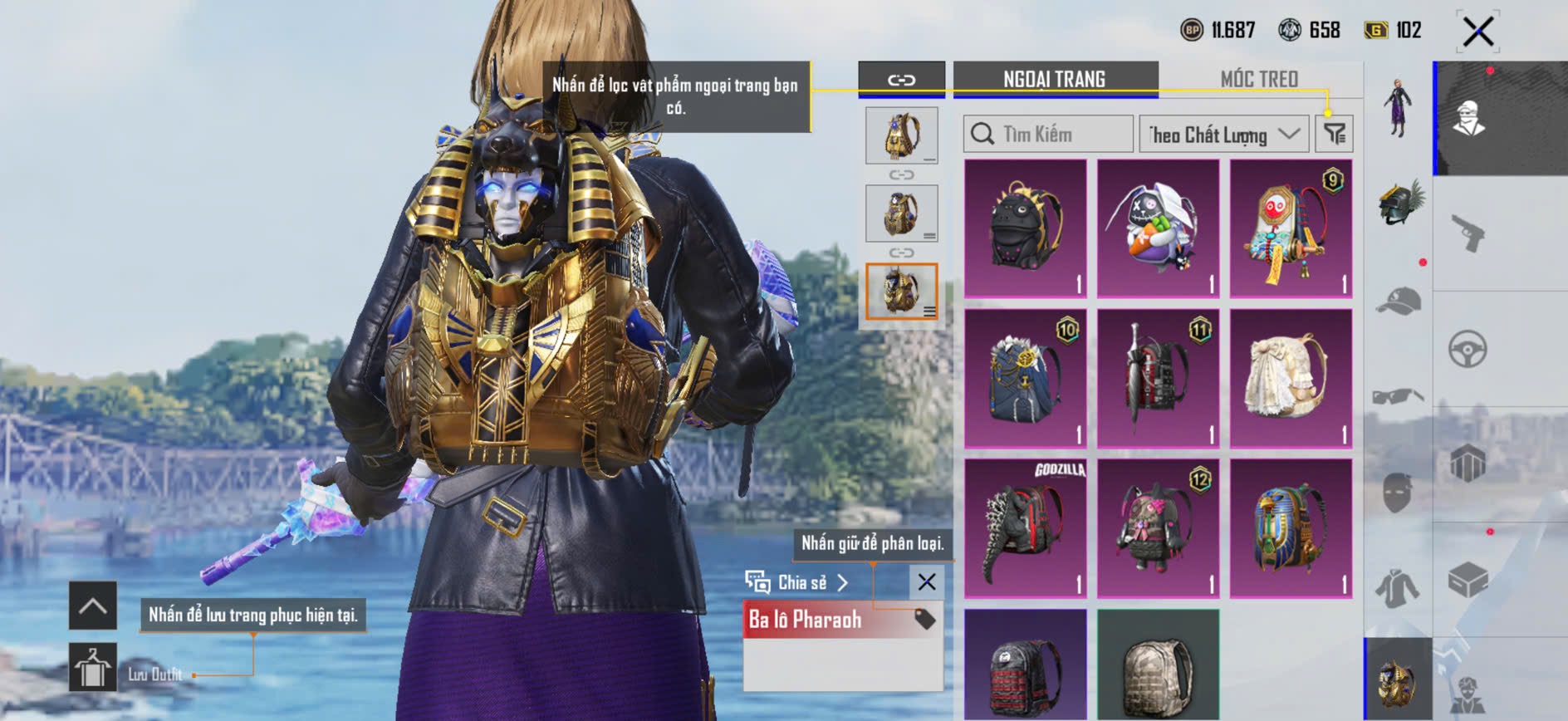Viewport: 1568px width, 721px height.
Task: Select the Ngoại Trang tab
Action: [1055, 80]
